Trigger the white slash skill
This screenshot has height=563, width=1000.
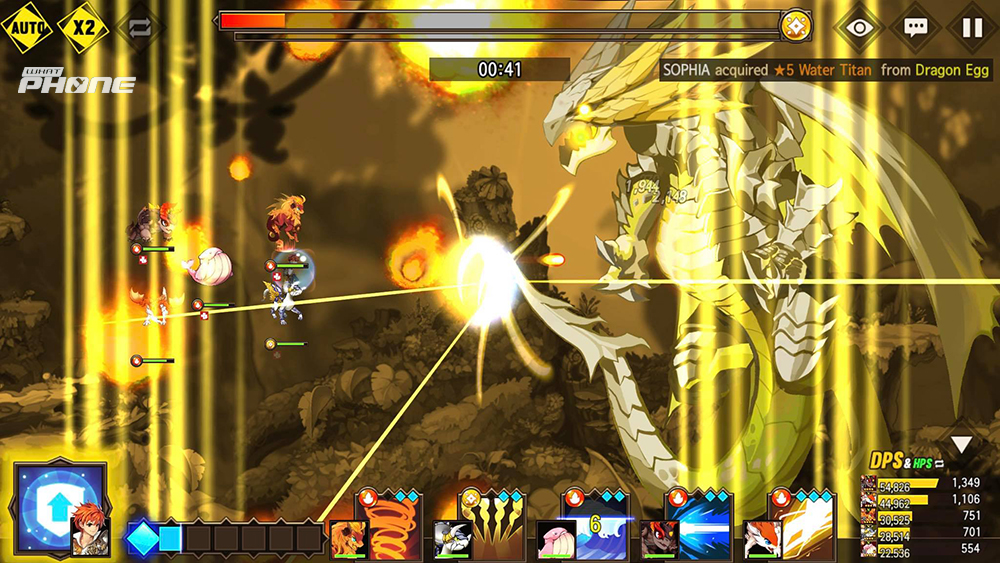click(x=806, y=525)
